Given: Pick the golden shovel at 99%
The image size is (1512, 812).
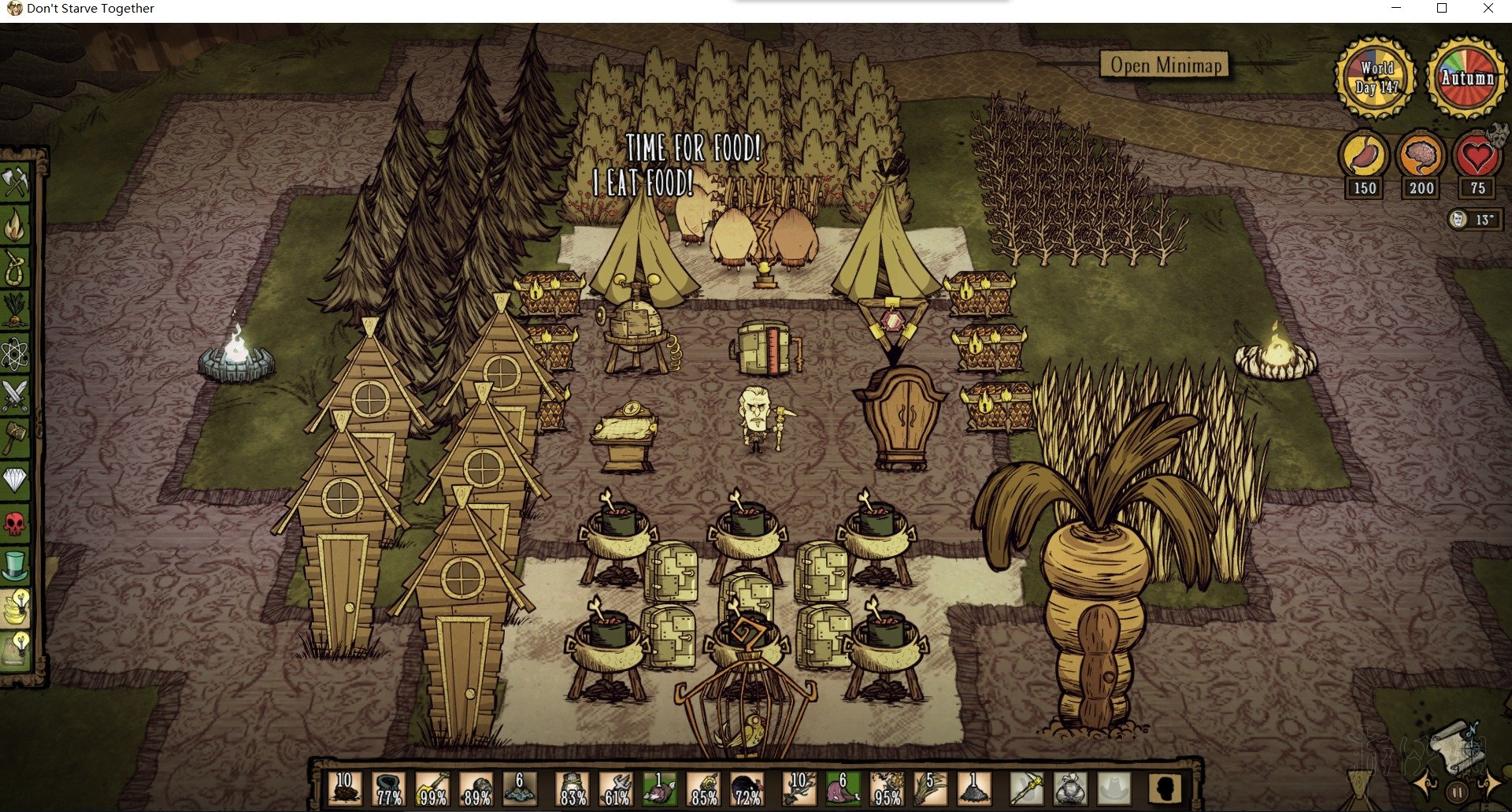Looking at the screenshot, I should [x=432, y=788].
